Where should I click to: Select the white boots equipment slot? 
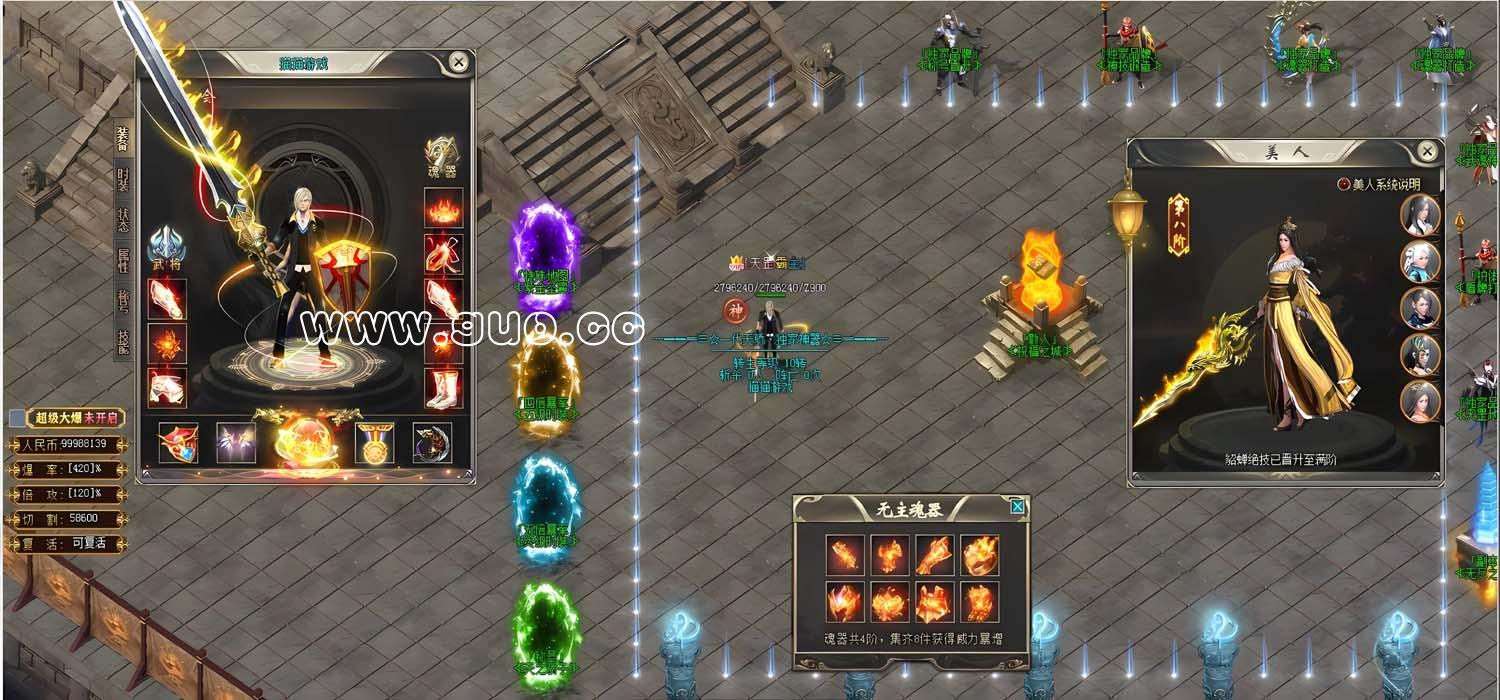tap(443, 388)
